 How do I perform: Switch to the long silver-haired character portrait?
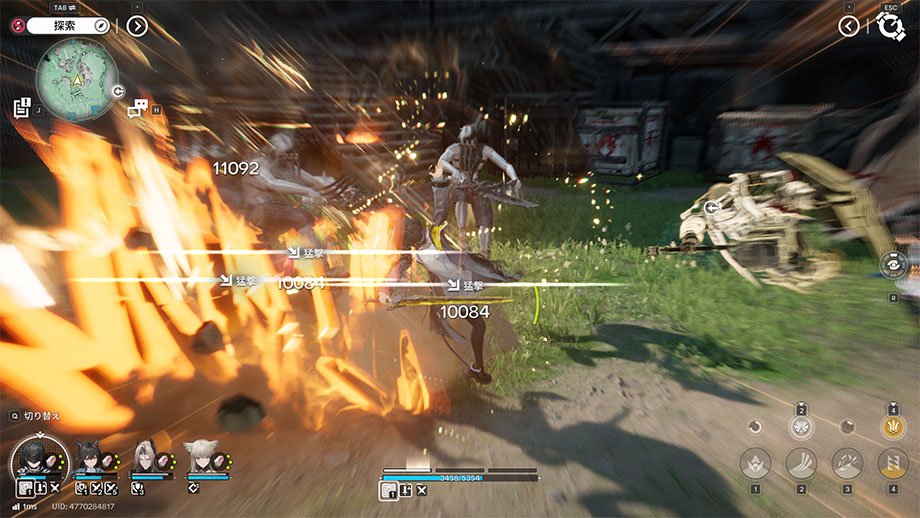pyautogui.click(x=145, y=460)
